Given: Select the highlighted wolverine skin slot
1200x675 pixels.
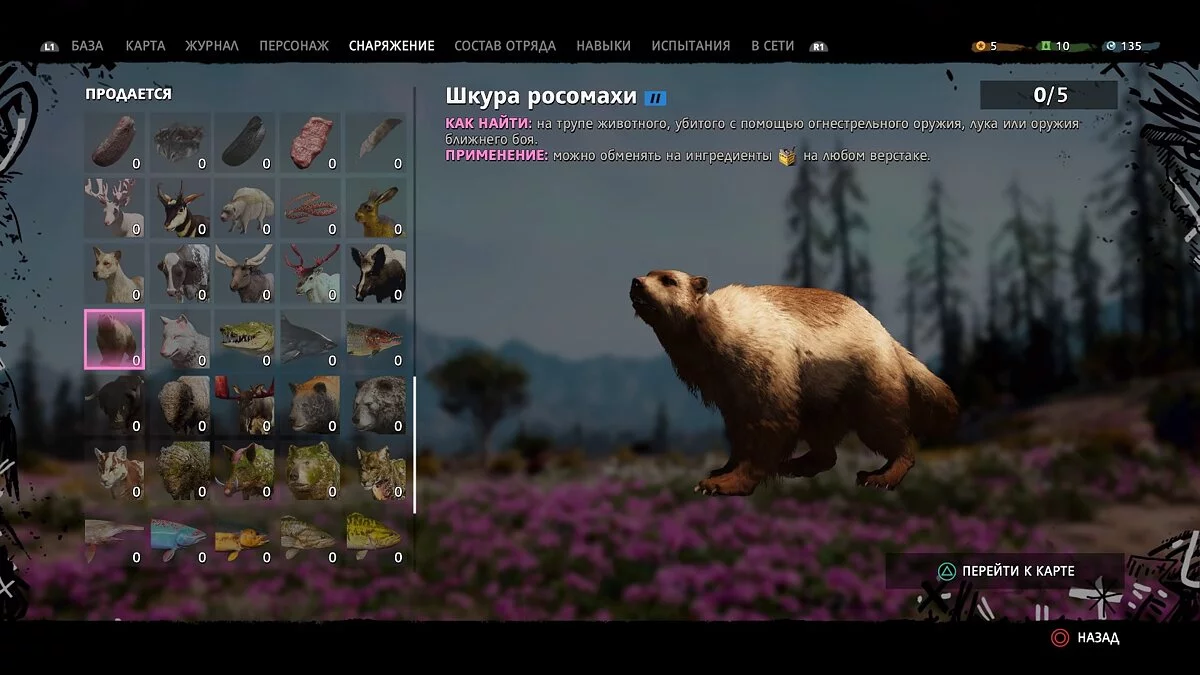Looking at the screenshot, I should (x=114, y=340).
